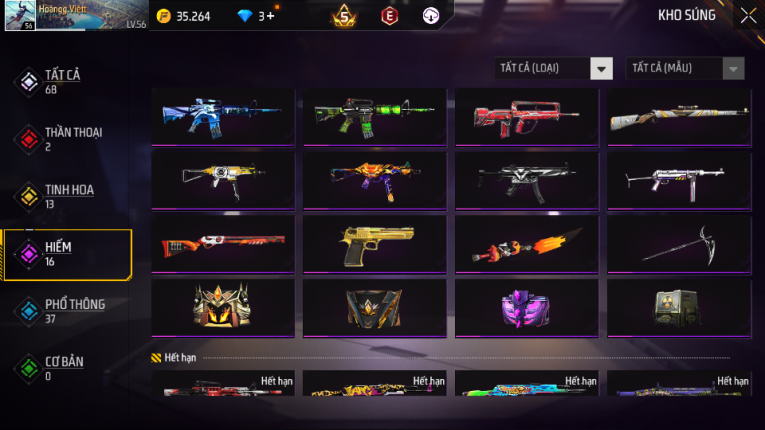Add diamonds with the plus button
The height and width of the screenshot is (430, 765).
pyautogui.click(x=271, y=16)
